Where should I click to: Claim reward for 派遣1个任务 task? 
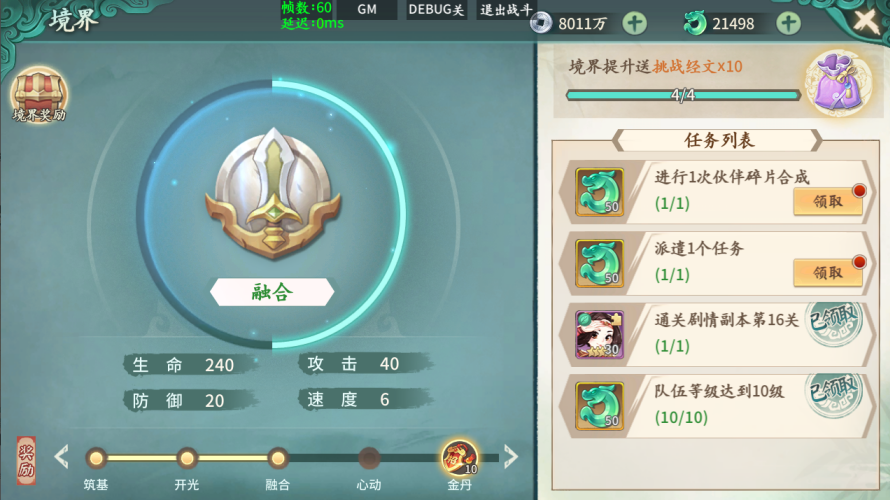tap(827, 272)
